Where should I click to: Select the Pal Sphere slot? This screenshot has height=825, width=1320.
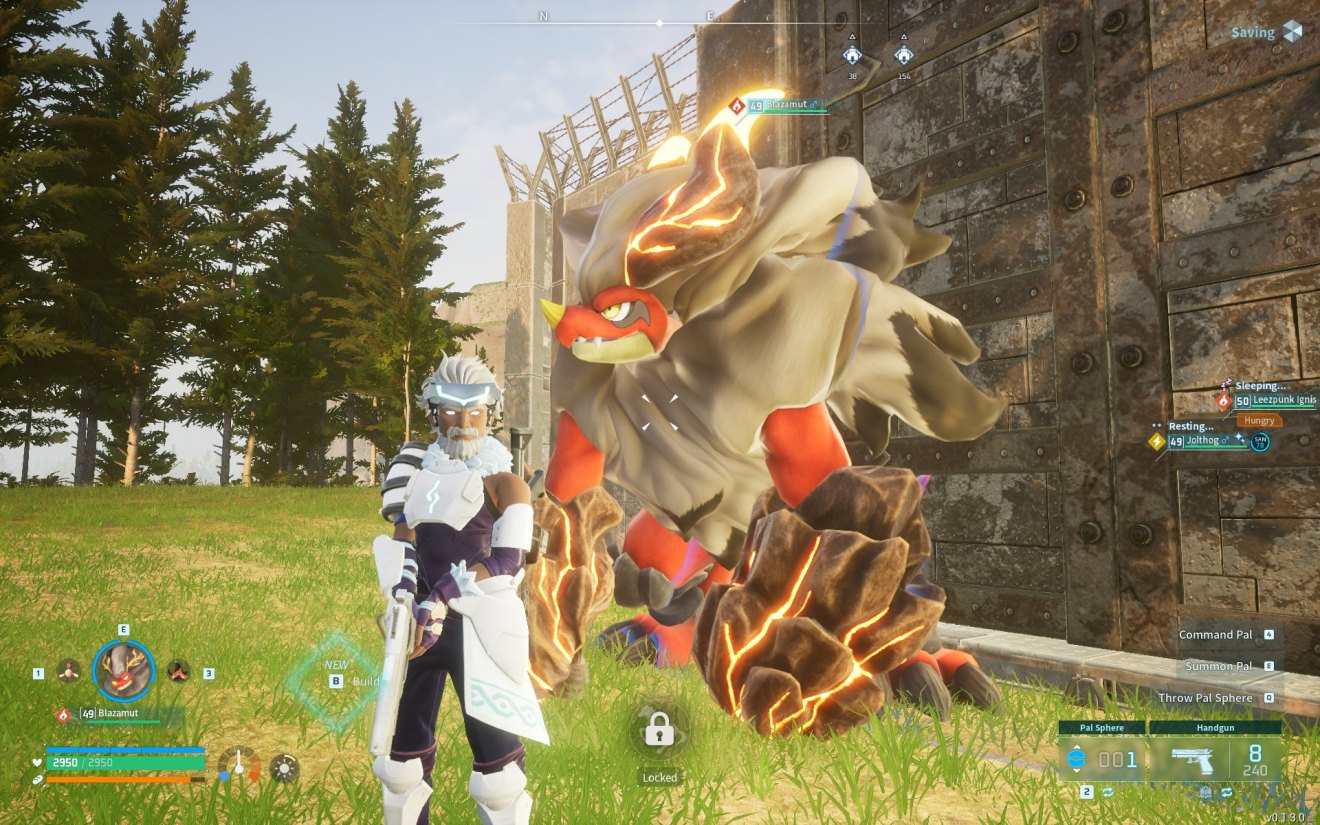point(1102,759)
